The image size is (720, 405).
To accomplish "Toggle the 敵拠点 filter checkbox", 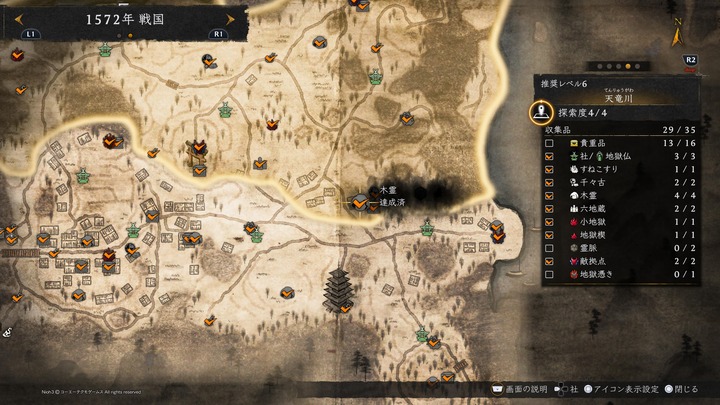I will (x=549, y=261).
